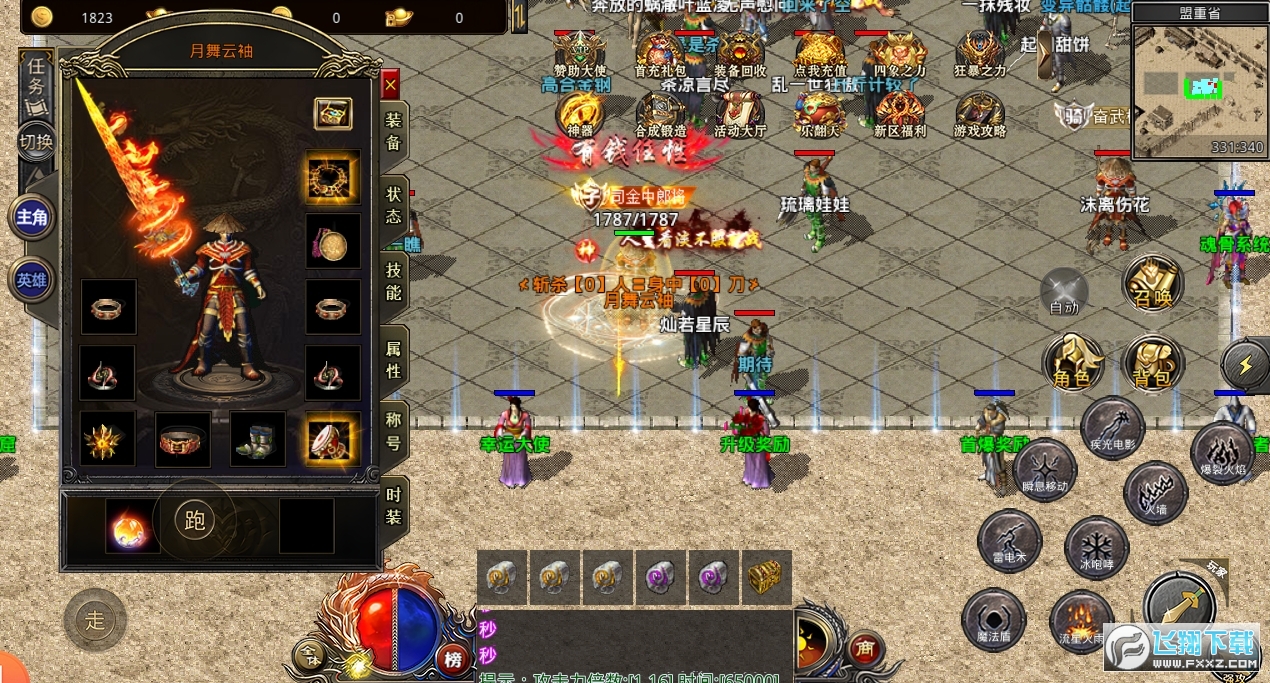Show the 属性 attributes tab
The image size is (1270, 683).
pos(393,358)
